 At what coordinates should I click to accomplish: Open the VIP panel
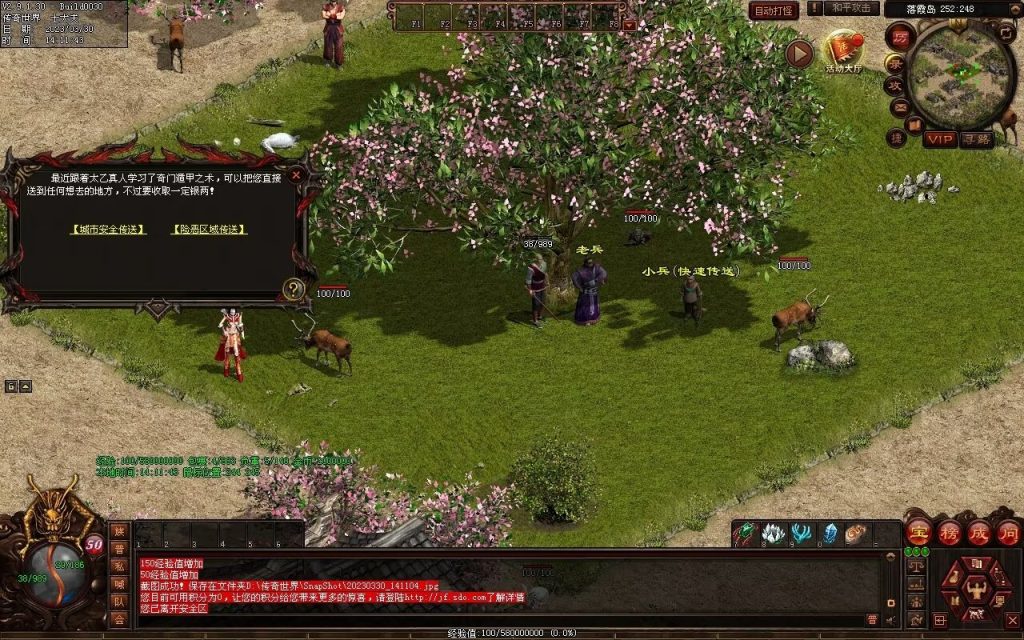pos(939,139)
